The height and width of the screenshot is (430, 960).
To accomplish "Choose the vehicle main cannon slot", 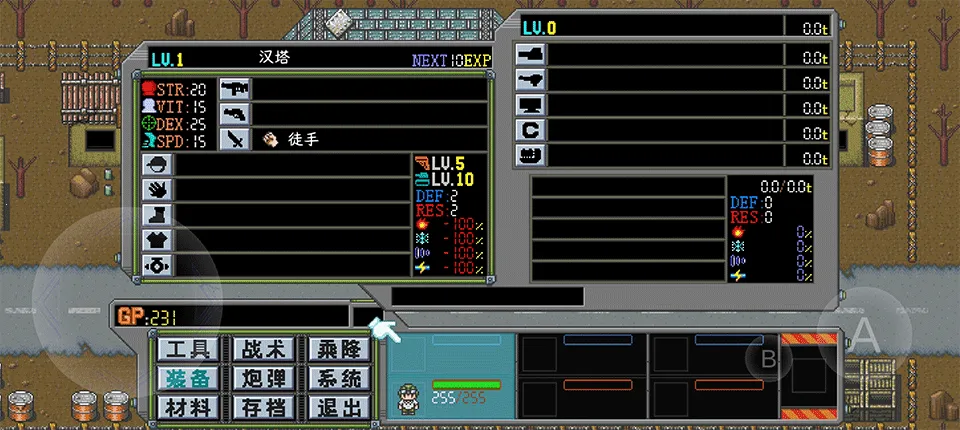I will pos(529,54).
